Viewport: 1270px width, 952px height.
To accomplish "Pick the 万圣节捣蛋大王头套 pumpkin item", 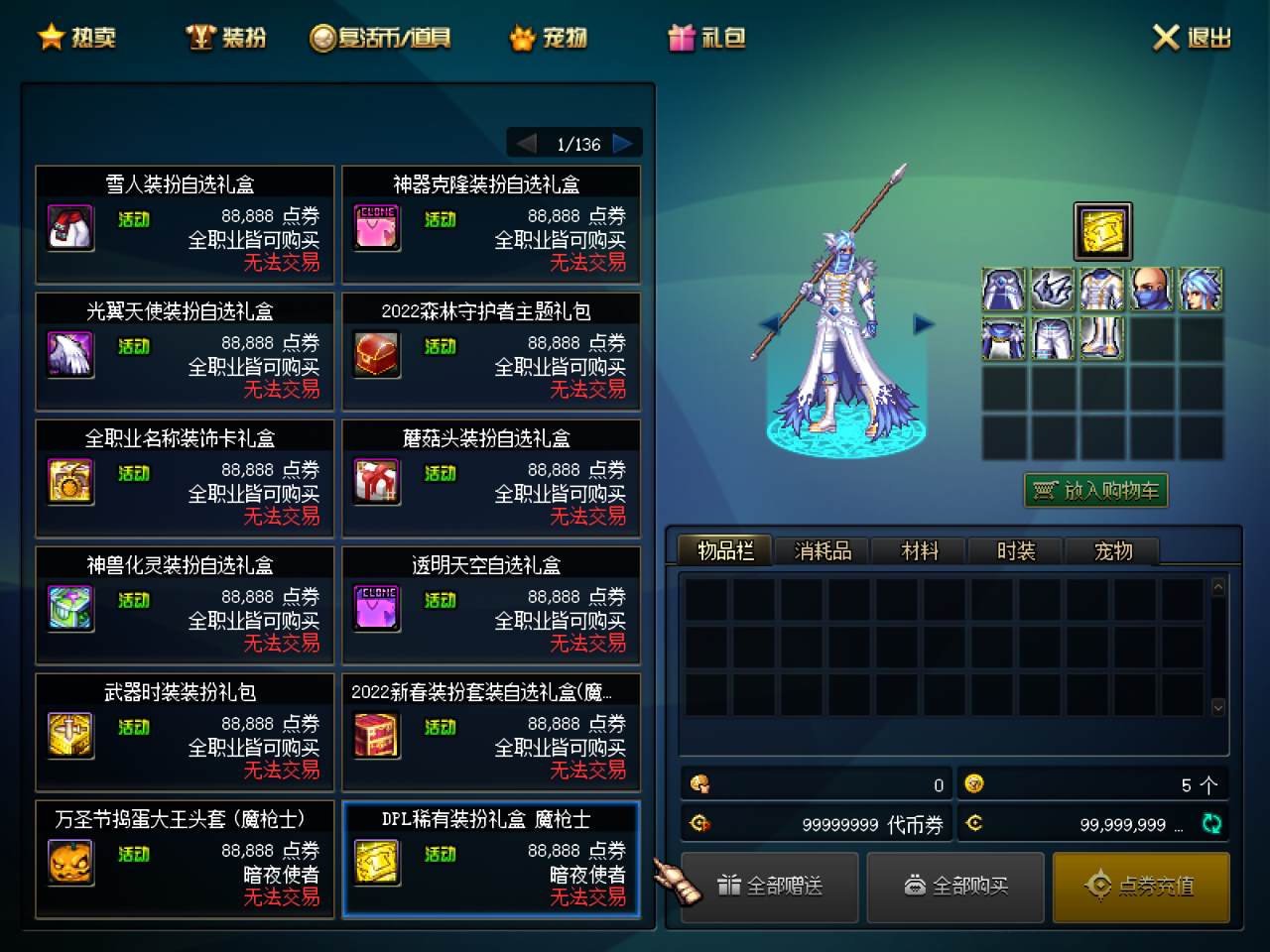I will coord(185,860).
